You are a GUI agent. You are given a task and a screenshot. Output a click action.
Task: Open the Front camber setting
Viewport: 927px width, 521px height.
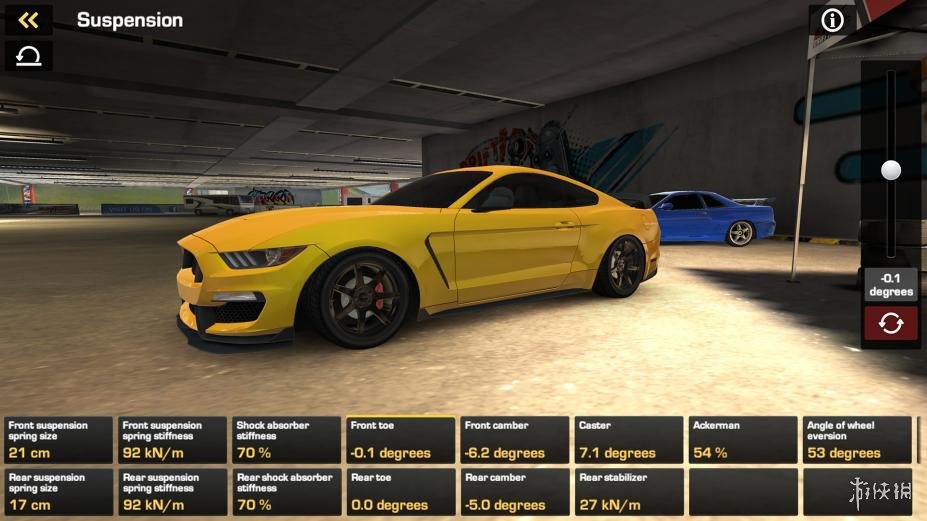515,440
